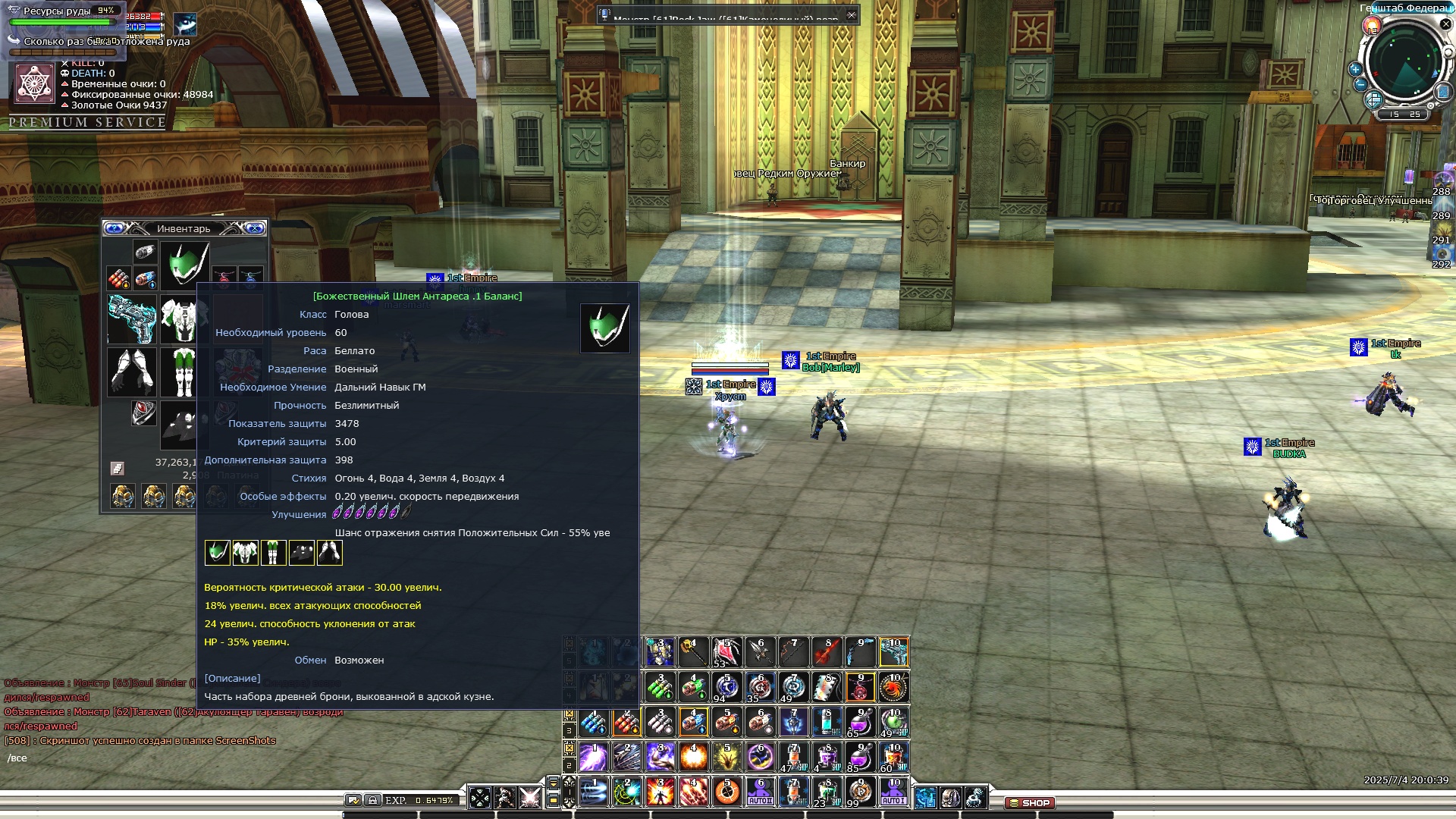Select the glowing blue pistol weapon slot
Screen dimensions: 1456x819
point(132,318)
